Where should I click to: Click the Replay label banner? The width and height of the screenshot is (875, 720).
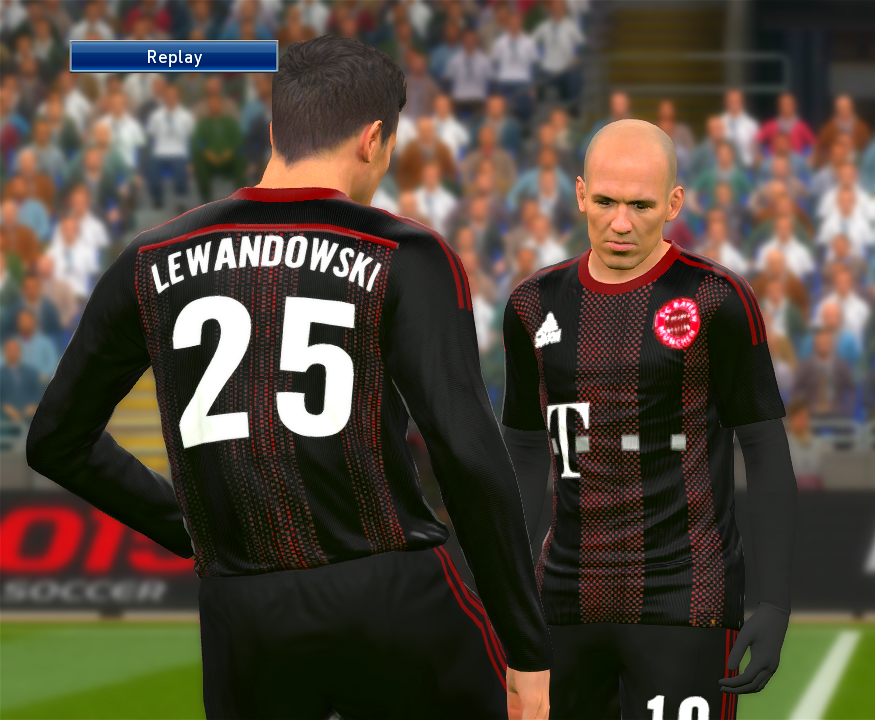pyautogui.click(x=173, y=57)
